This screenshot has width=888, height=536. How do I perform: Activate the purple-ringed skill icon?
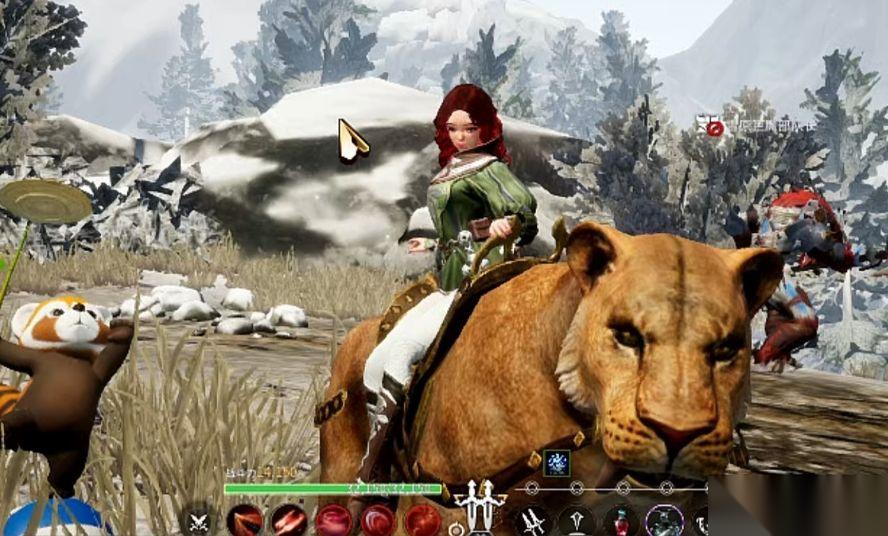tap(664, 521)
